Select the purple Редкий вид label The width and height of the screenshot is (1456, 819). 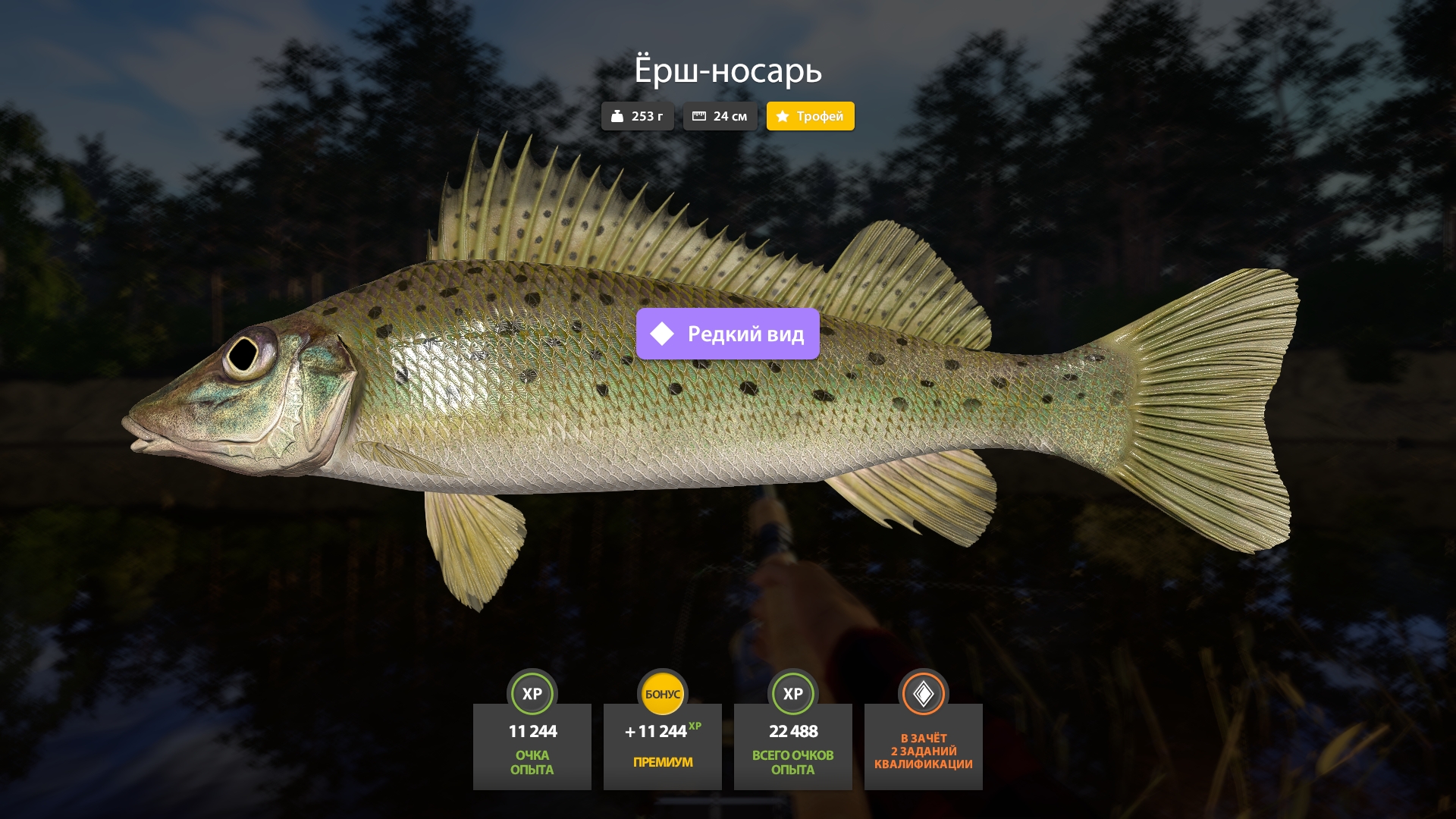click(x=727, y=334)
